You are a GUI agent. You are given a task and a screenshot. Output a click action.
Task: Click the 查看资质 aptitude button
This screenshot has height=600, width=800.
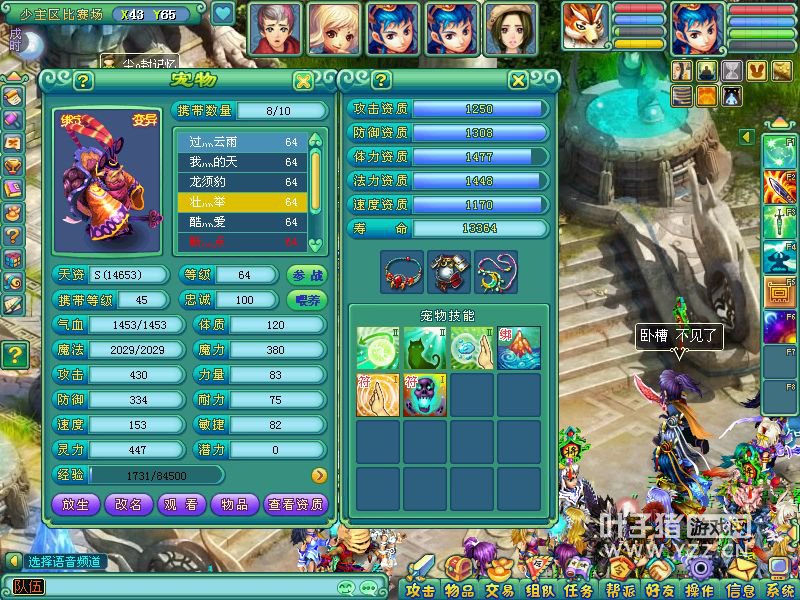point(296,505)
